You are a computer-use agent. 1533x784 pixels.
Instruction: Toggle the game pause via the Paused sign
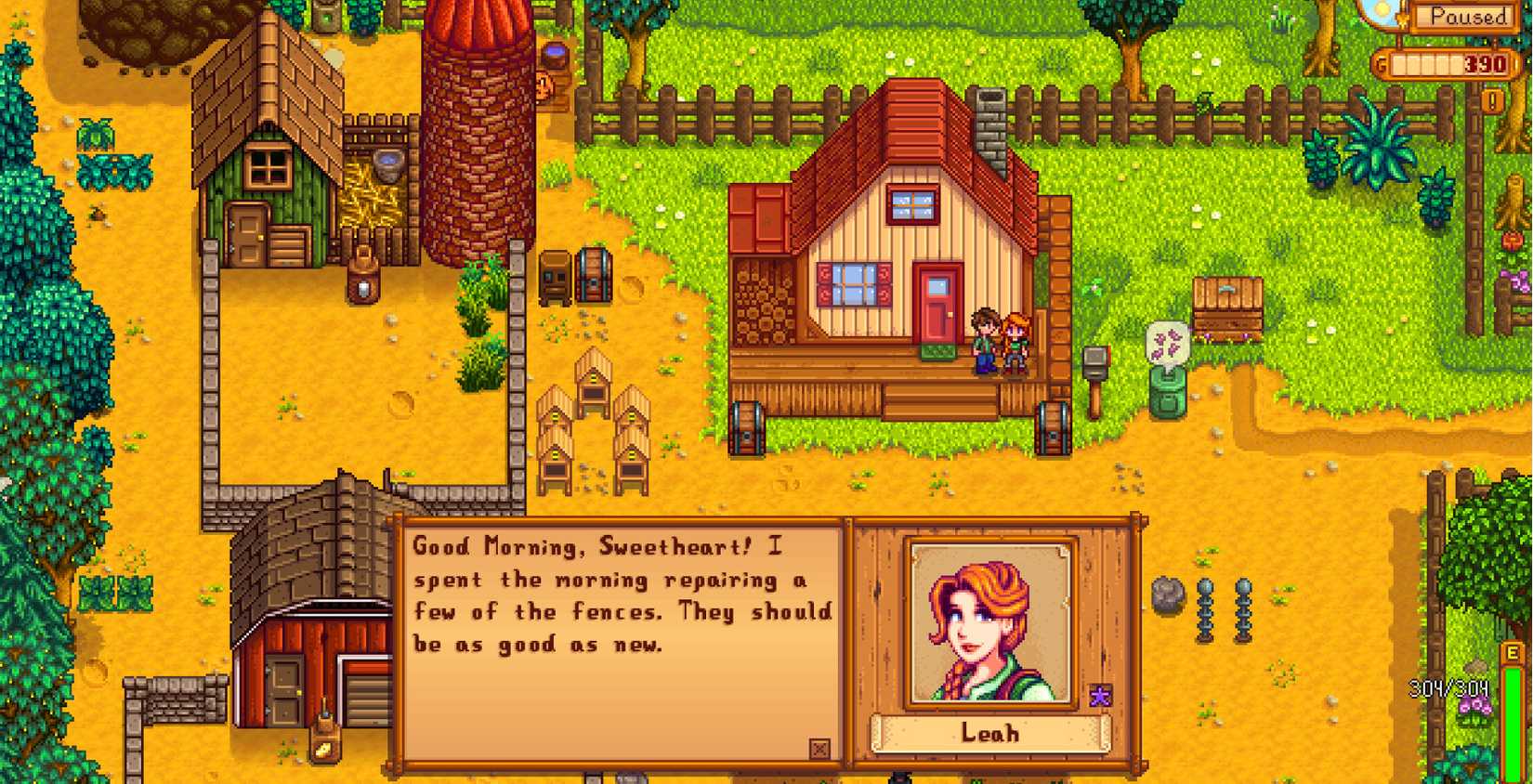click(x=1465, y=16)
